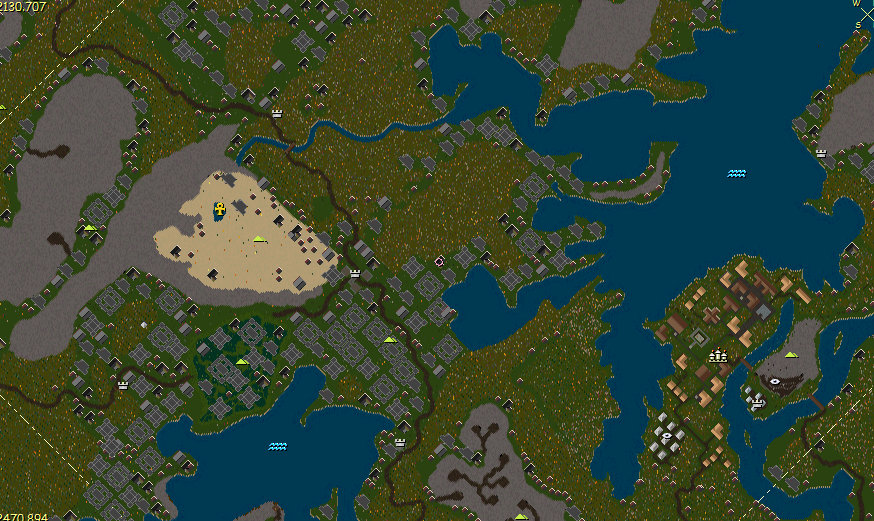Click the yellow triangle marker on the sand

pyautogui.click(x=259, y=239)
